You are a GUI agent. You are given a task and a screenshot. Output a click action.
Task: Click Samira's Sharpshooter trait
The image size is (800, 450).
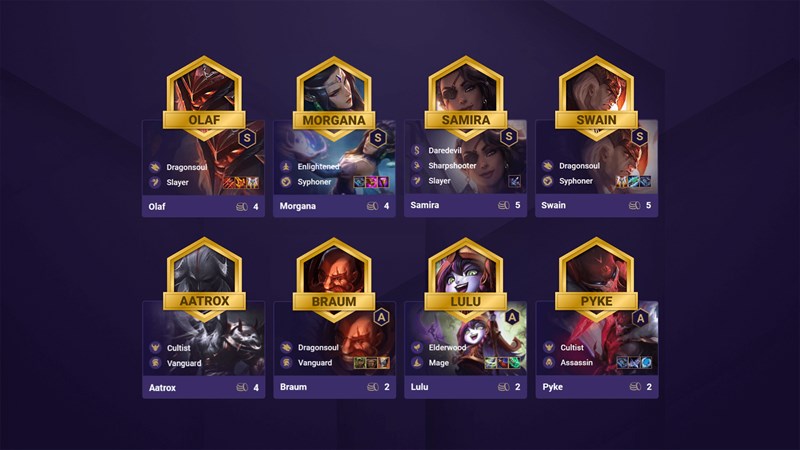tap(452, 166)
